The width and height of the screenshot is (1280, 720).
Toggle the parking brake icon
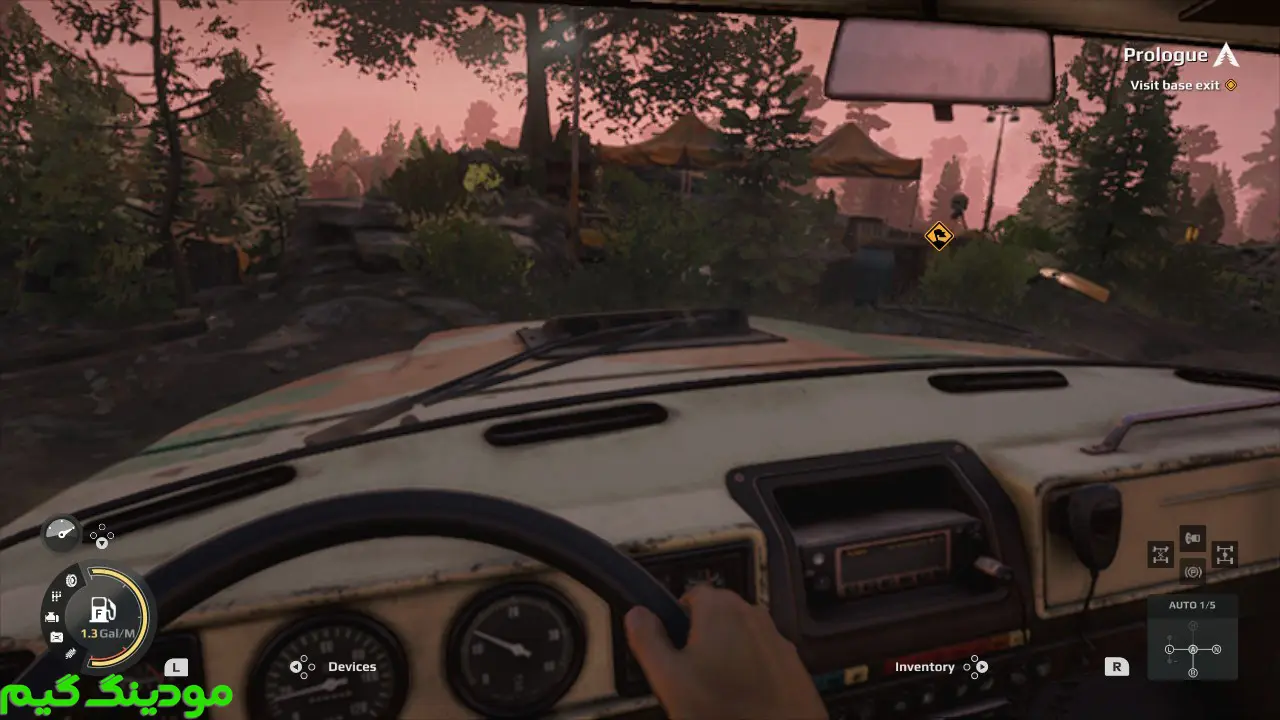tap(1192, 572)
